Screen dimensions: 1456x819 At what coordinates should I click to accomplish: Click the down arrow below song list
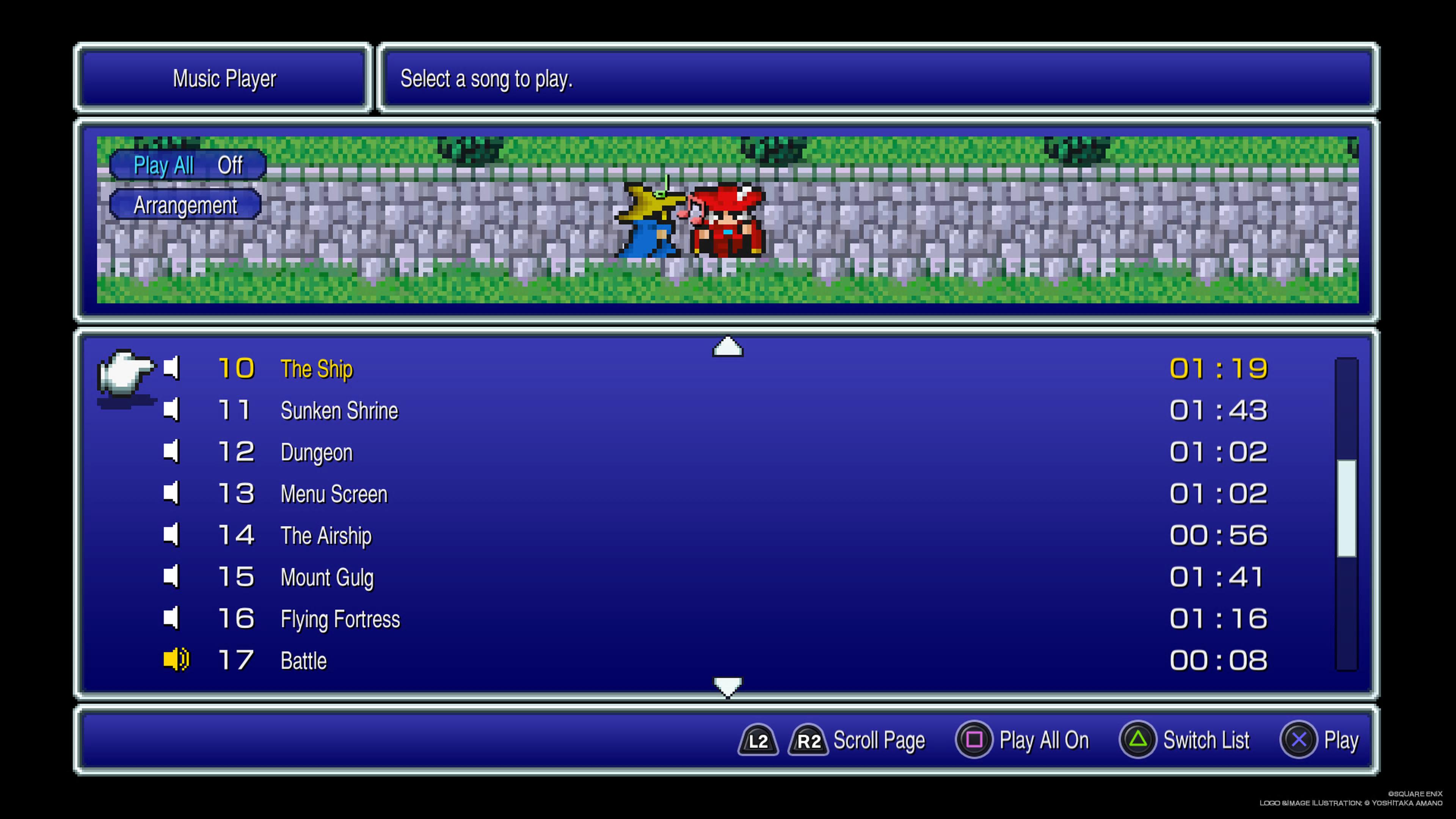click(x=728, y=687)
